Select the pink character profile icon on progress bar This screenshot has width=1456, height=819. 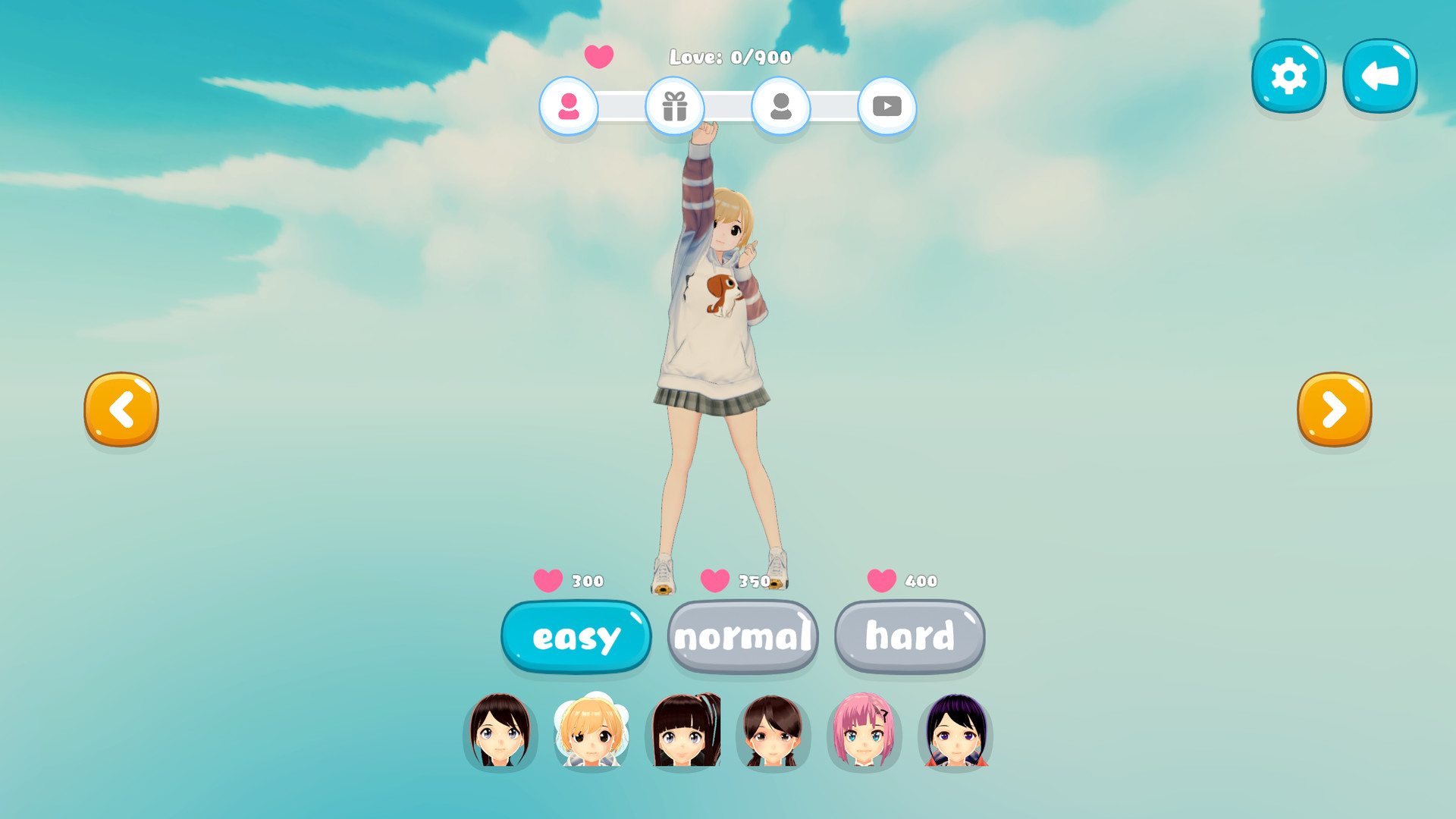(570, 108)
